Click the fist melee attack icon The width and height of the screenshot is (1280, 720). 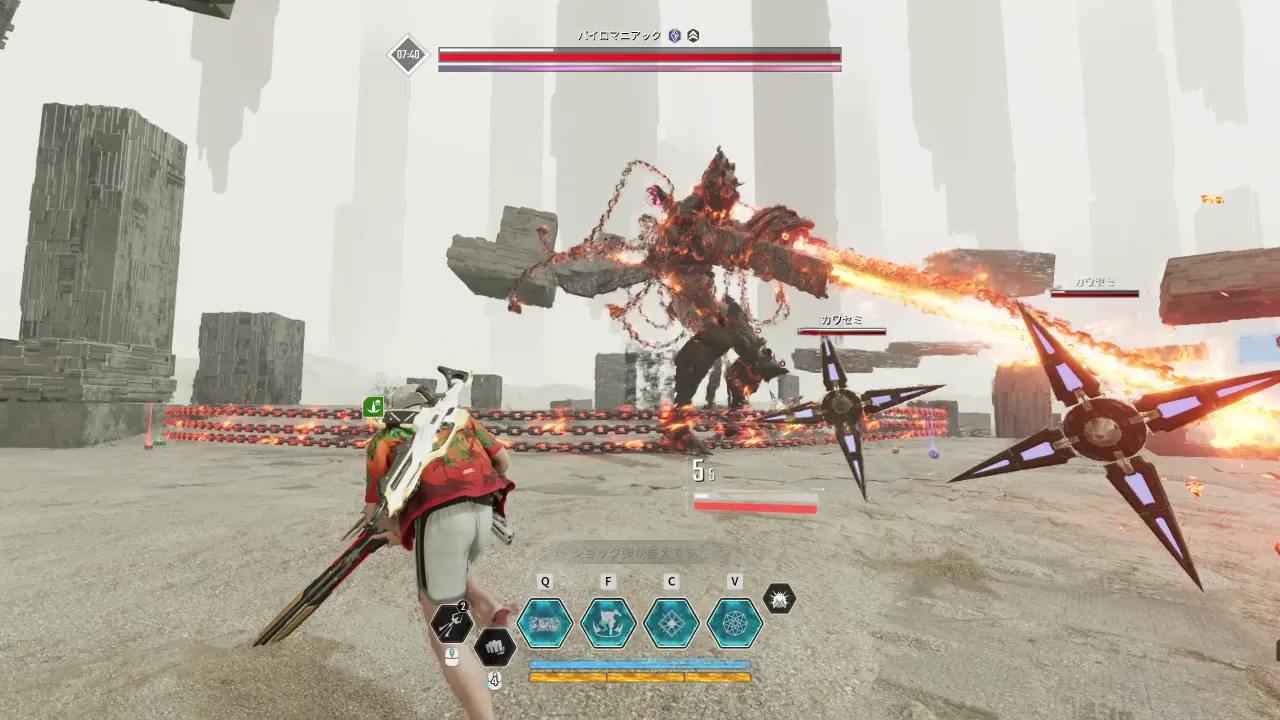coord(494,647)
